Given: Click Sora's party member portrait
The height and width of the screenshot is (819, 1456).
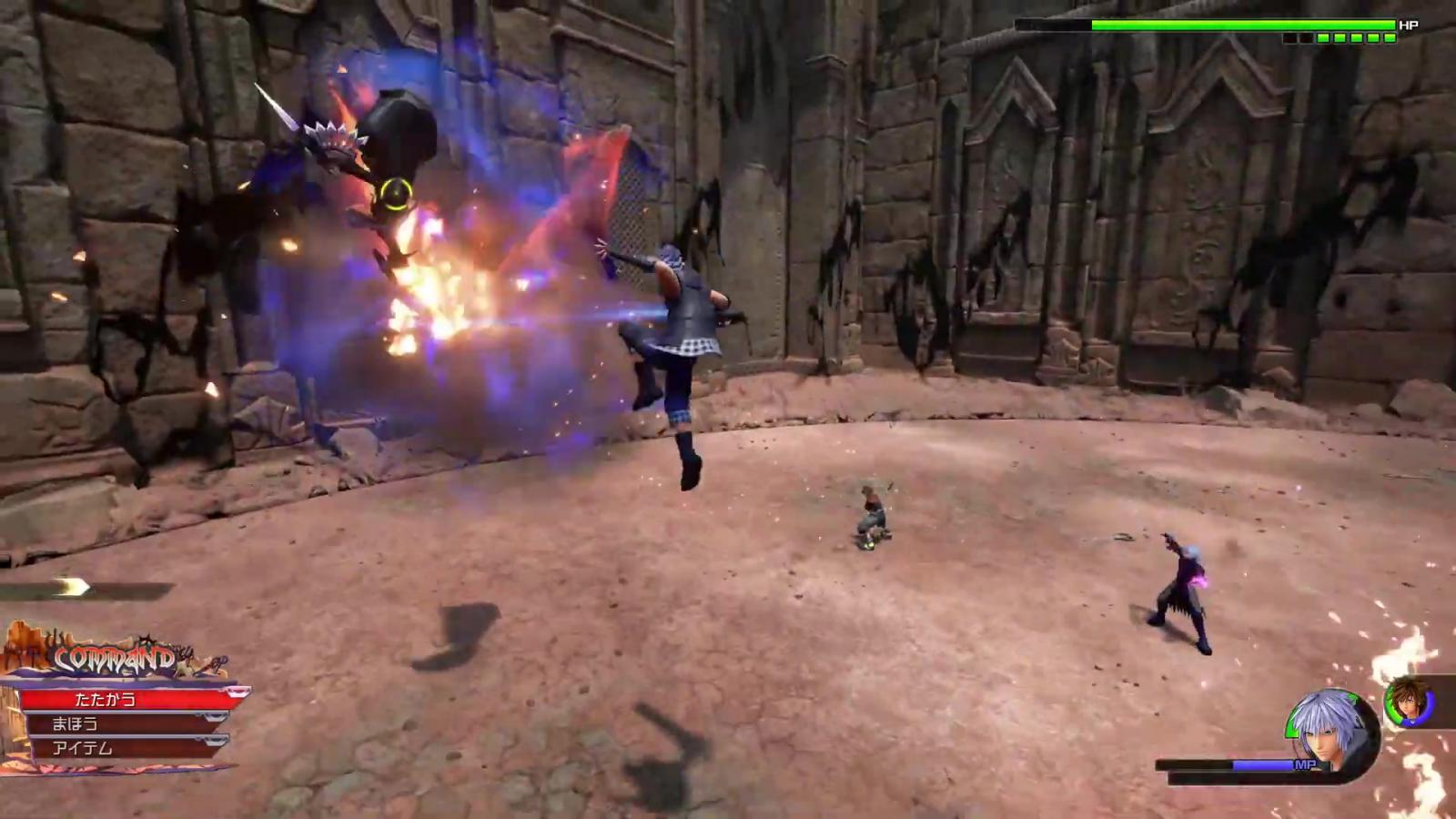Looking at the screenshot, I should pos(1408,701).
